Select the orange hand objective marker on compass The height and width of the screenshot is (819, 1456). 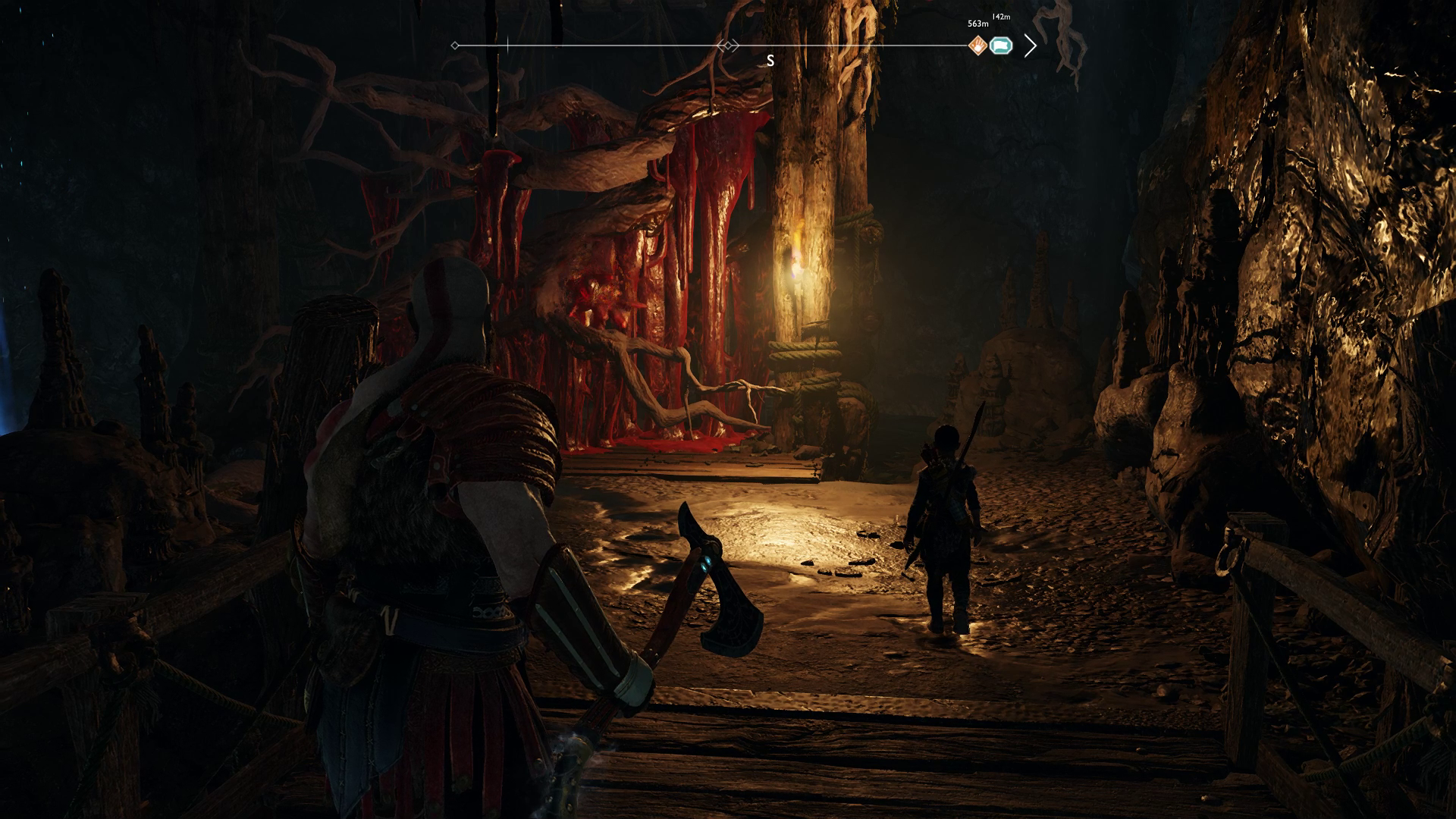[978, 46]
